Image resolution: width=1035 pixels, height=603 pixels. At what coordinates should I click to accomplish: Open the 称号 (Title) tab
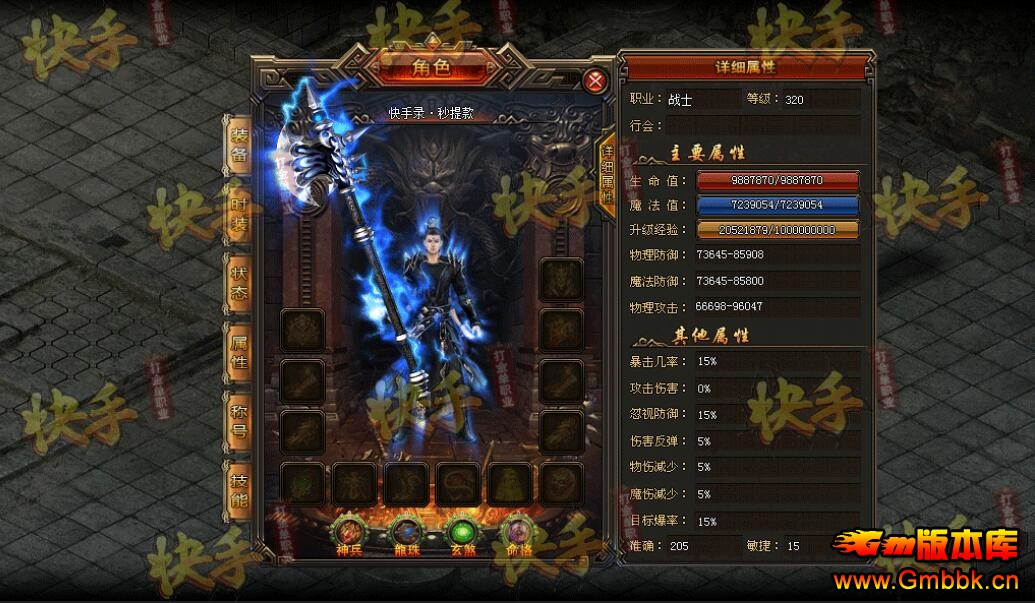point(239,421)
